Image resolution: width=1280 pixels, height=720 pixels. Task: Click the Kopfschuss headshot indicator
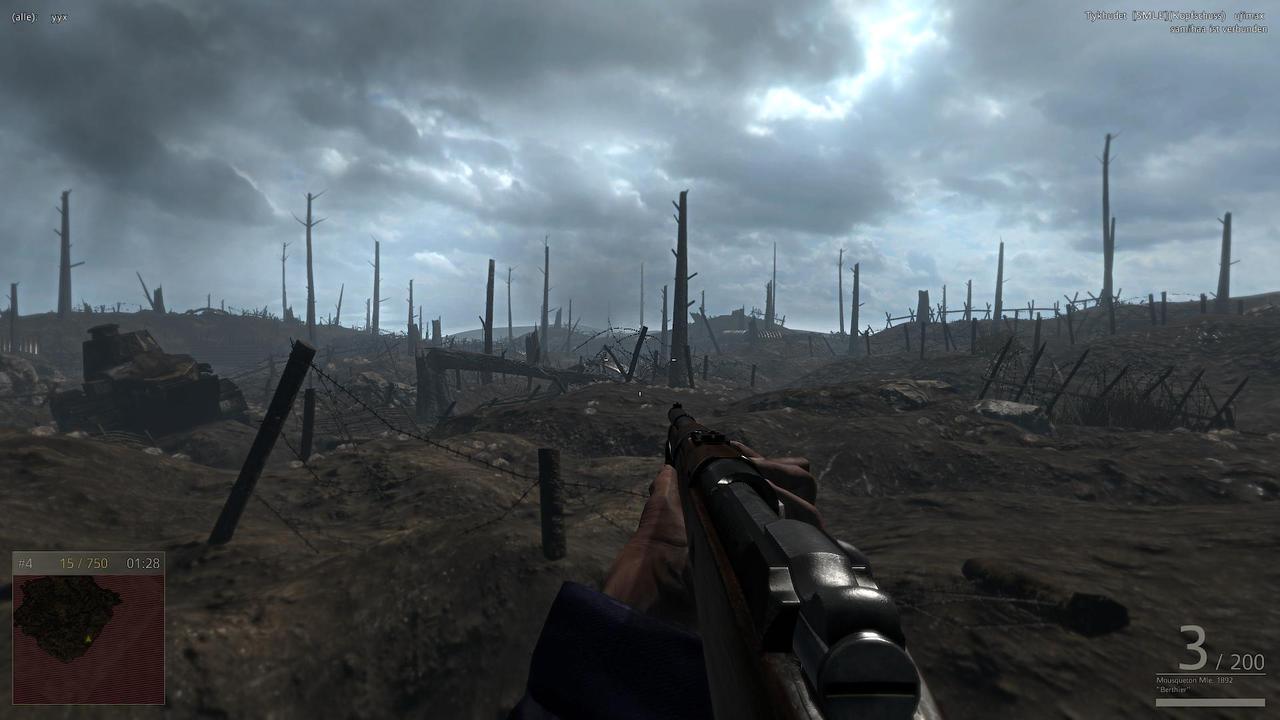(1198, 16)
